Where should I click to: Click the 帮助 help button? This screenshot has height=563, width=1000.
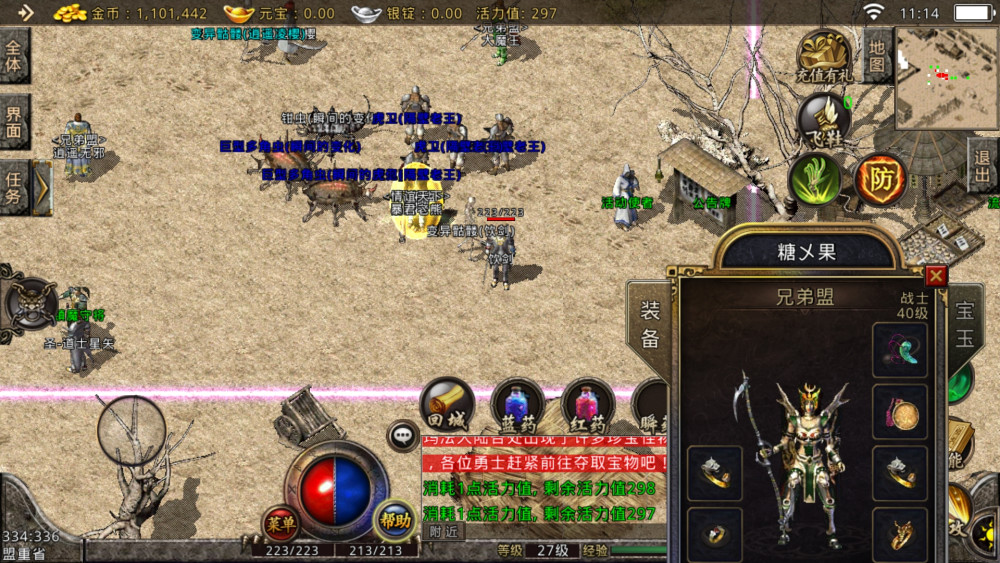pyautogui.click(x=394, y=520)
